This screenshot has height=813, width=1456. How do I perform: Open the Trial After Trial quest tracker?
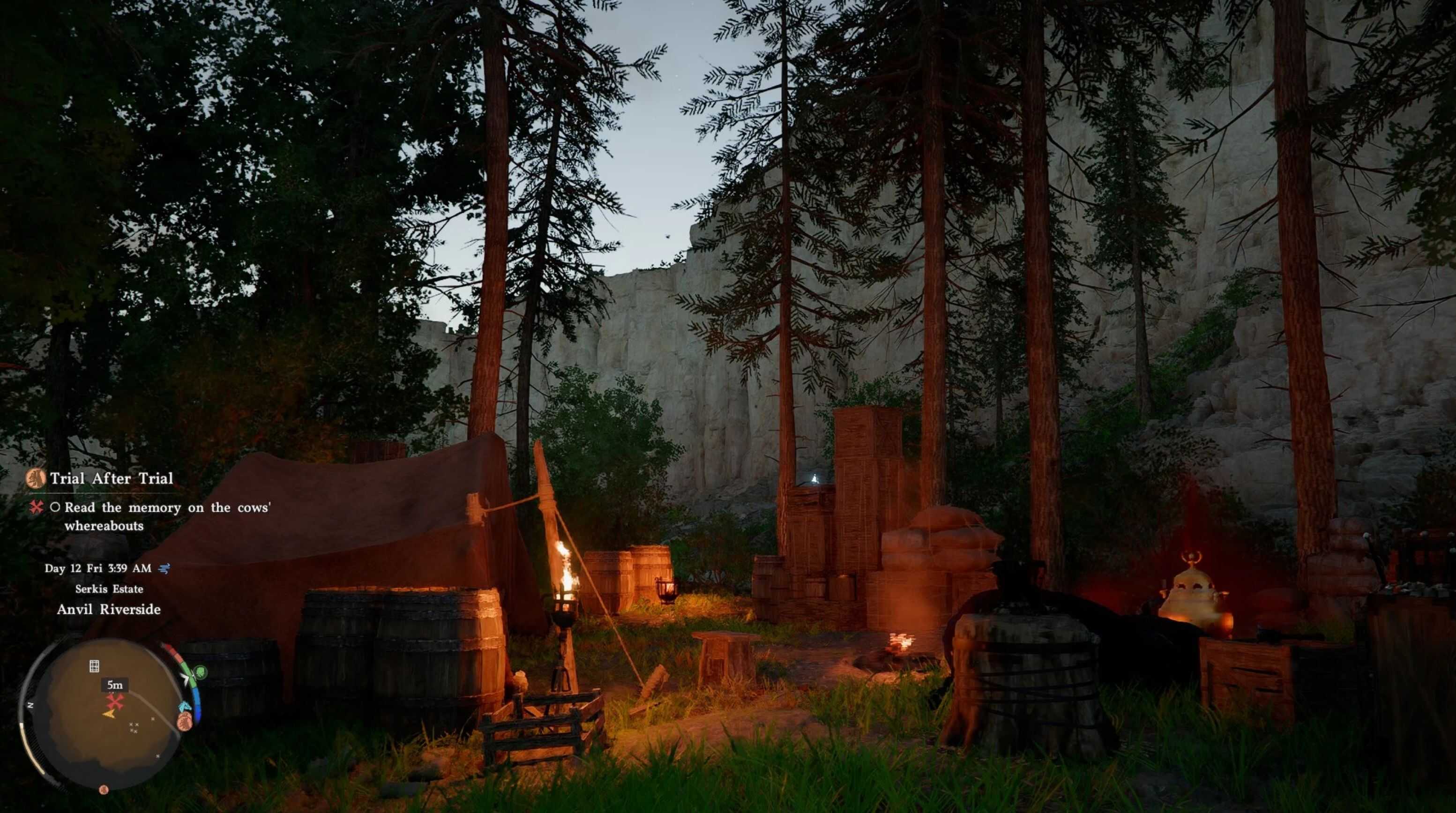click(x=112, y=478)
